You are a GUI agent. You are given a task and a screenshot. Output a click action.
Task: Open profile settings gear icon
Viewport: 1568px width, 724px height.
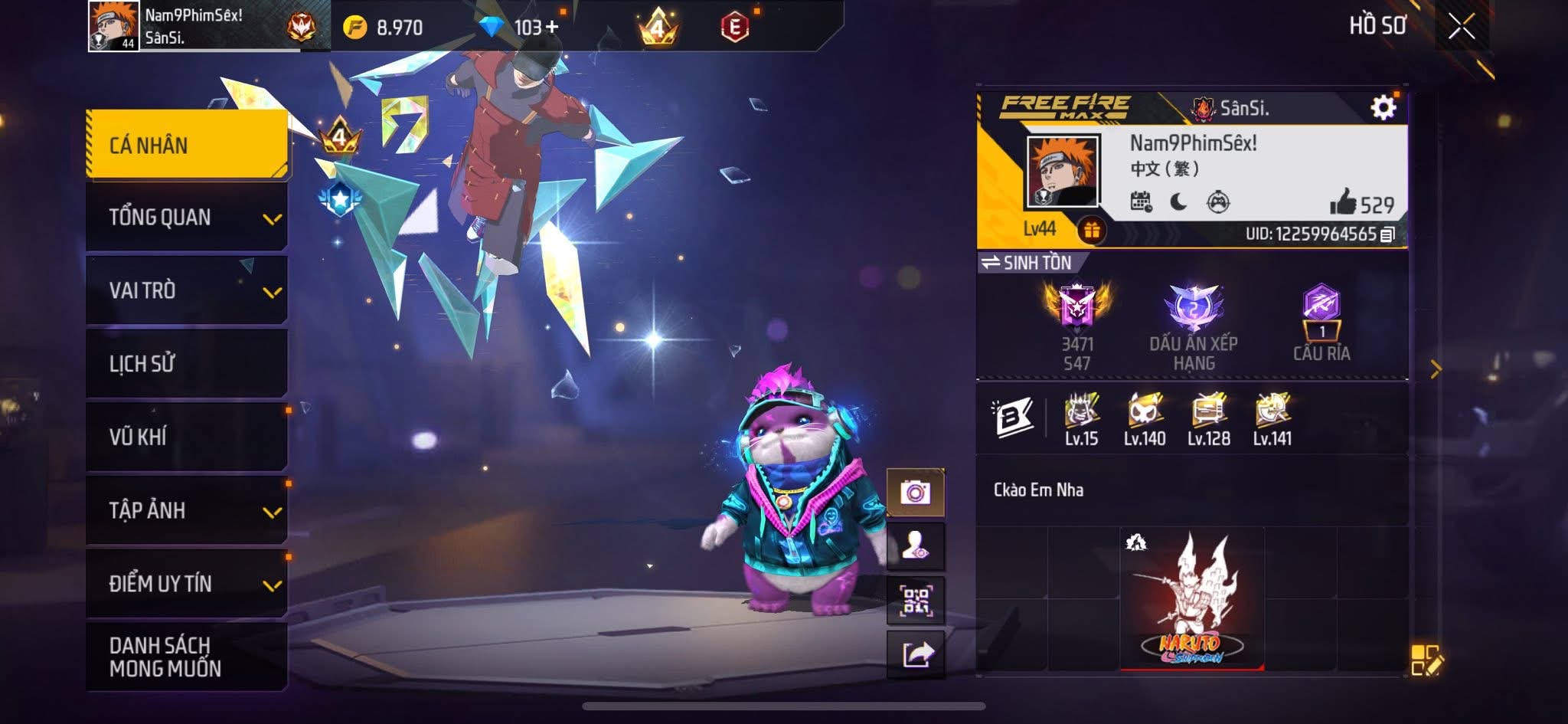pyautogui.click(x=1383, y=108)
